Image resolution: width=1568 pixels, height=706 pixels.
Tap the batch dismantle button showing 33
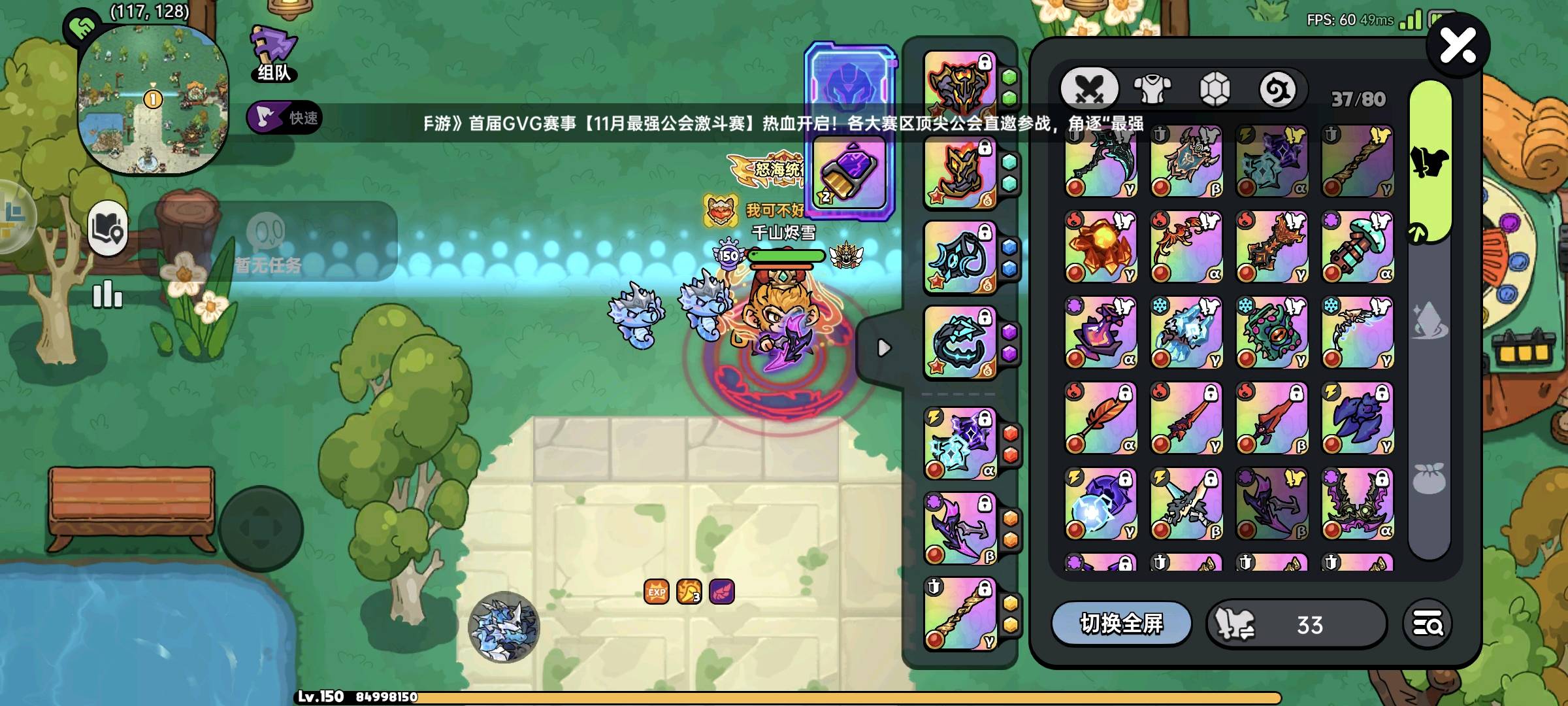click(1296, 624)
